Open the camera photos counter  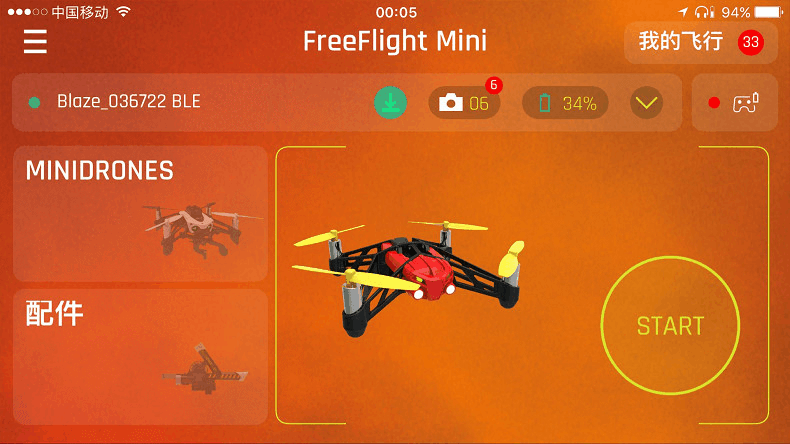pyautogui.click(x=465, y=103)
